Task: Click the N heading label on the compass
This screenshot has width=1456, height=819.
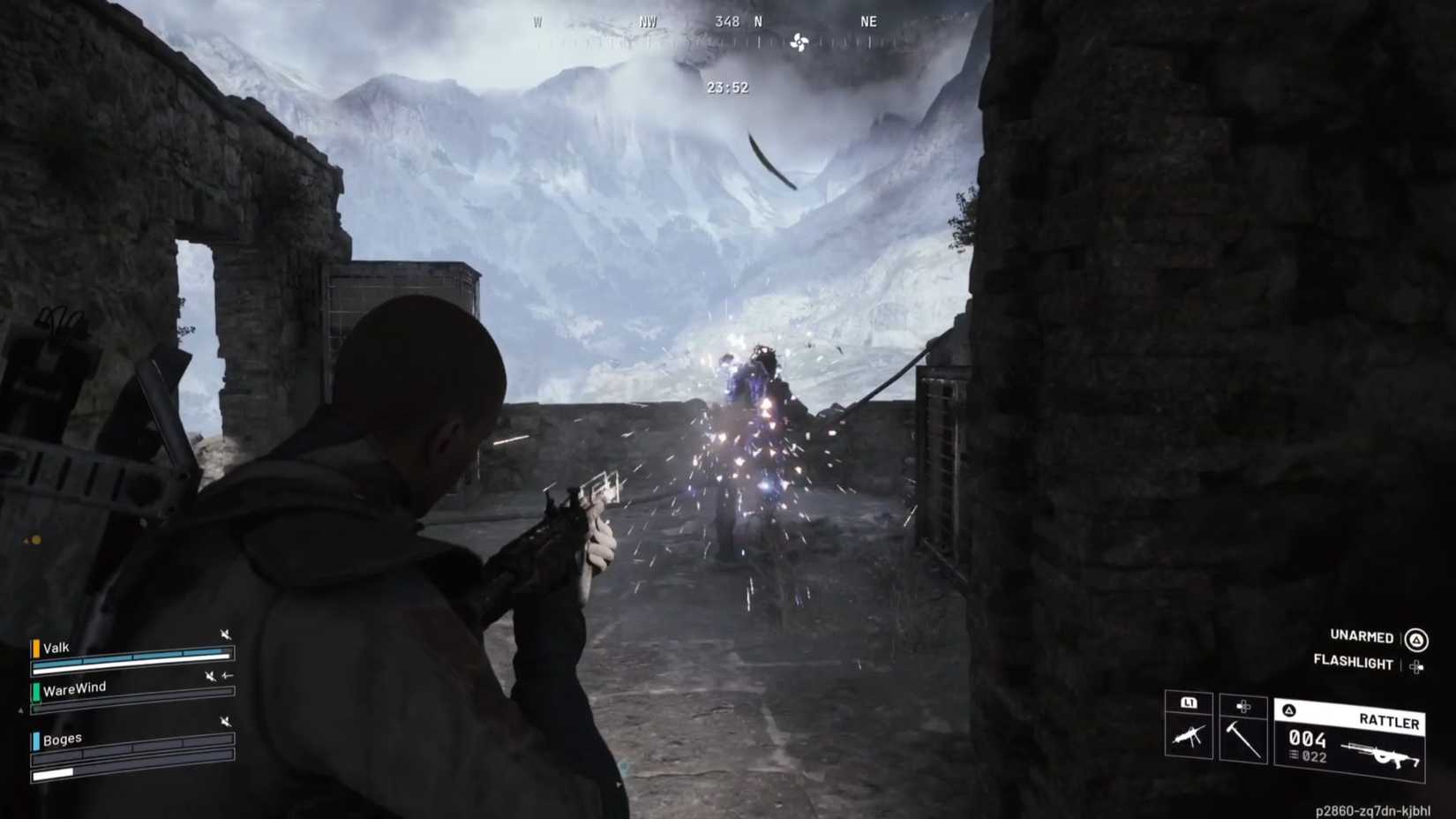Action: 757,20
